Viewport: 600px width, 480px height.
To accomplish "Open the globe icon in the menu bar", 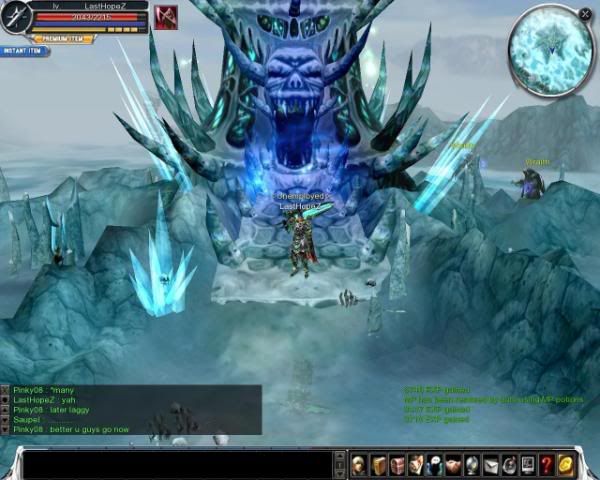I will (472, 464).
